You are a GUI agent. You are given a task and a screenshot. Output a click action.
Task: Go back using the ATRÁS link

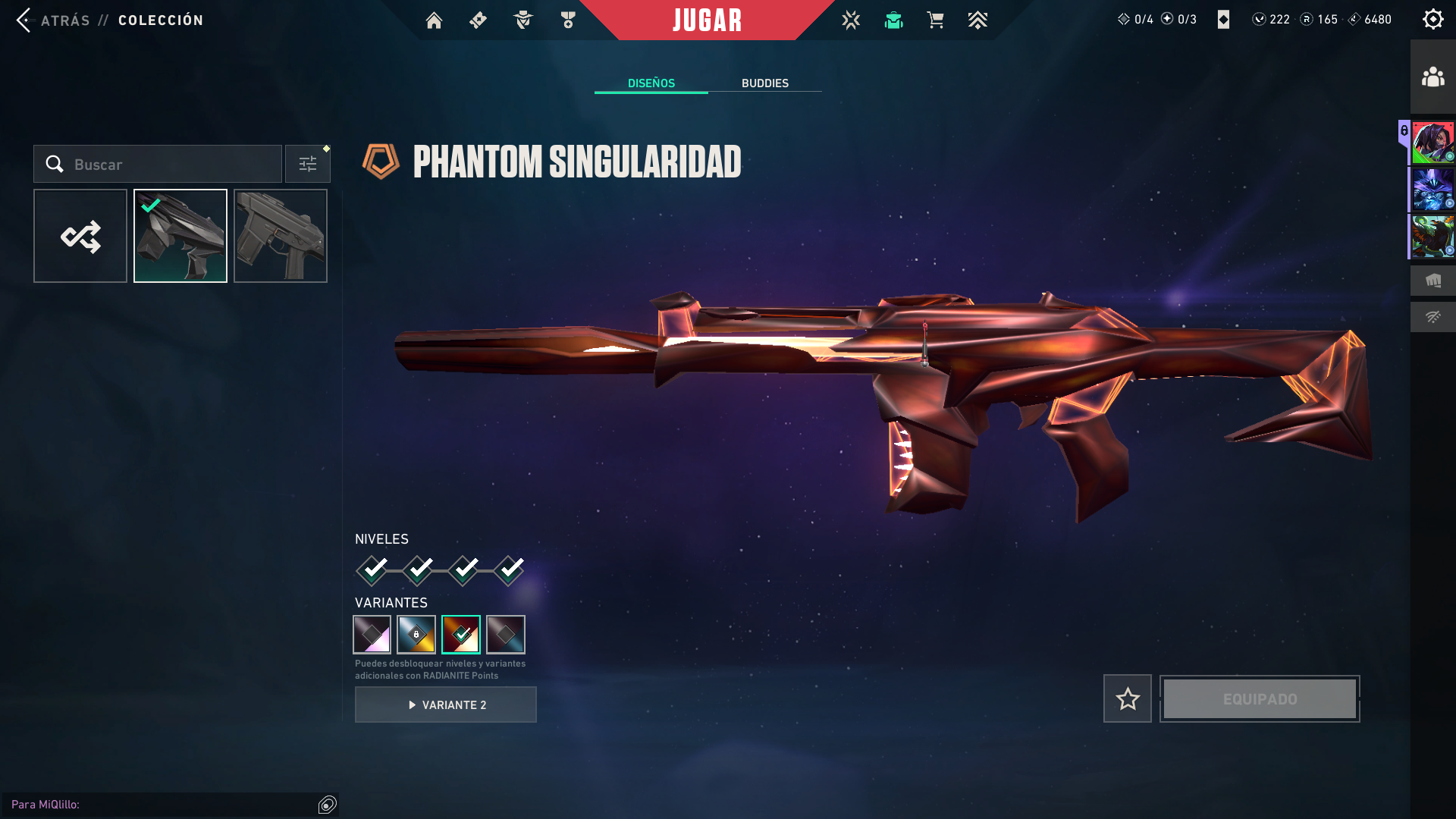64,20
